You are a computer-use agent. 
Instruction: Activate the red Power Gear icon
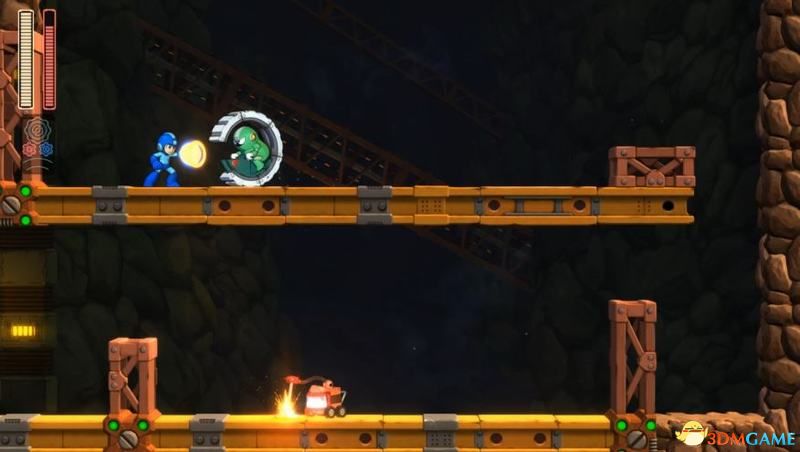point(29,149)
